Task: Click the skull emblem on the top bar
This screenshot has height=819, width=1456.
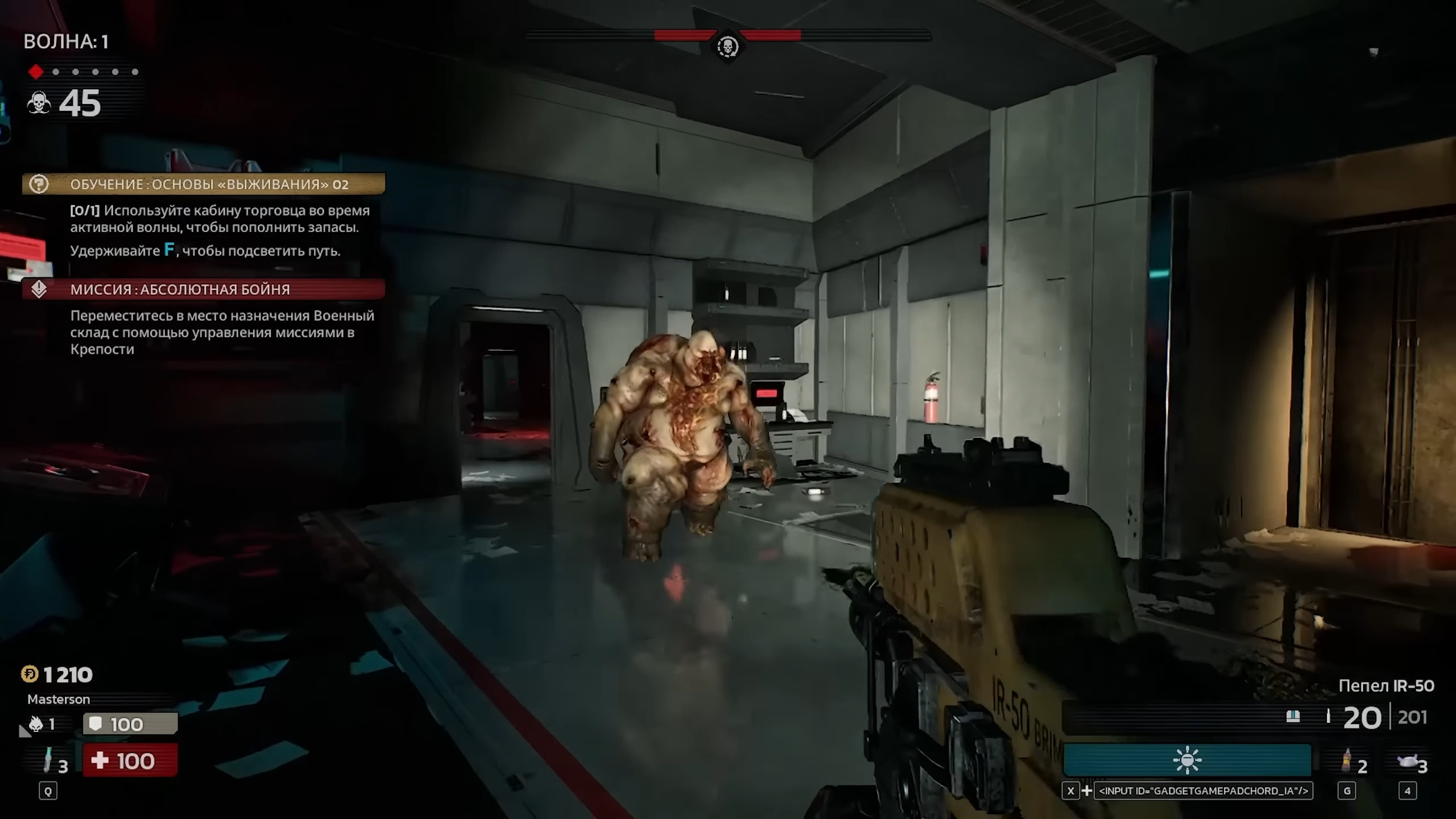Action: point(727,46)
